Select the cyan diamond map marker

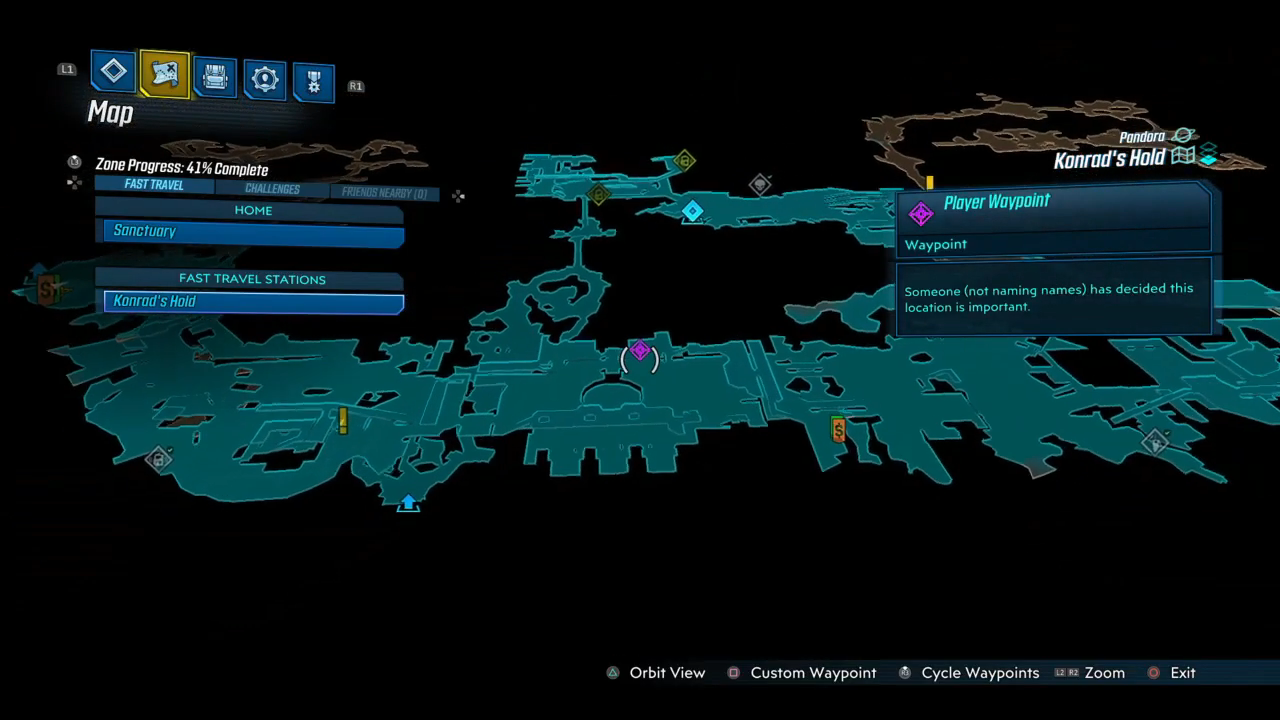[x=692, y=211]
